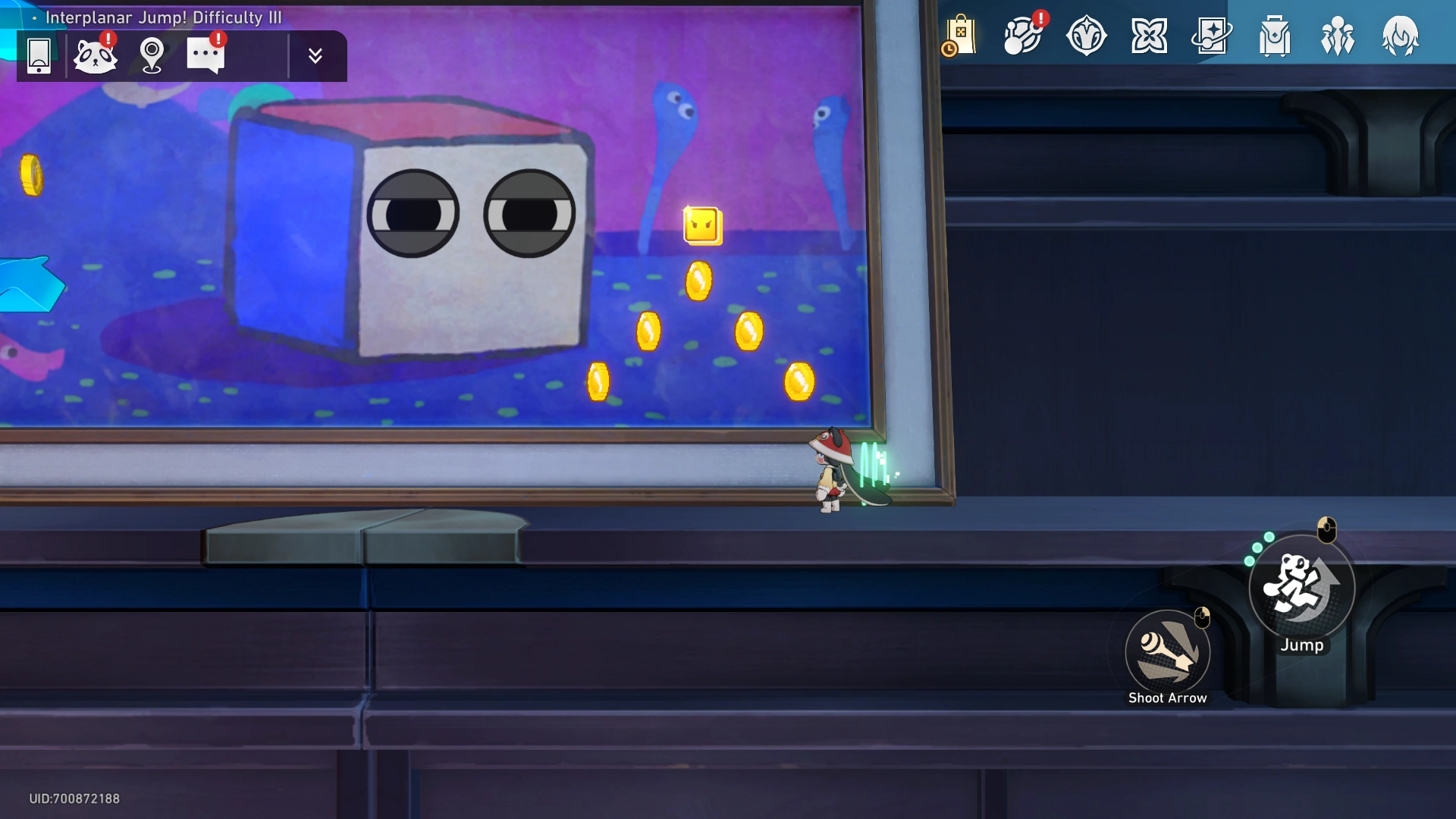Open the chat speech bubble
1456x819 pixels.
tap(206, 55)
